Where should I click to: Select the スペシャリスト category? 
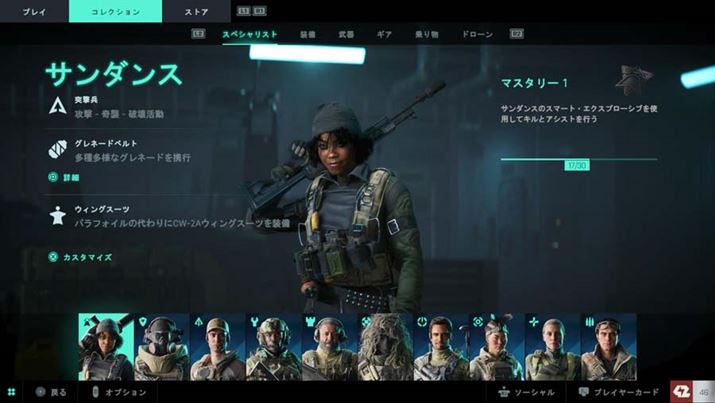(x=249, y=34)
